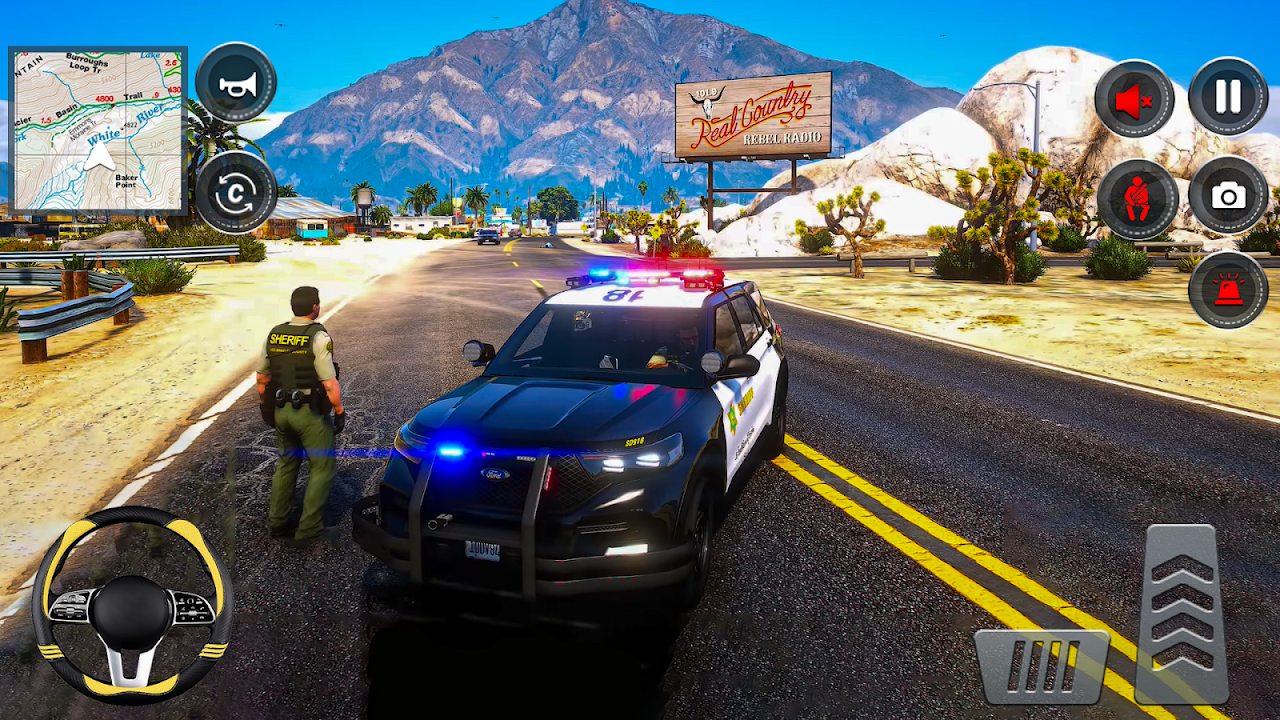
Task: Toggle the red mute sound button
Action: [x=1134, y=99]
